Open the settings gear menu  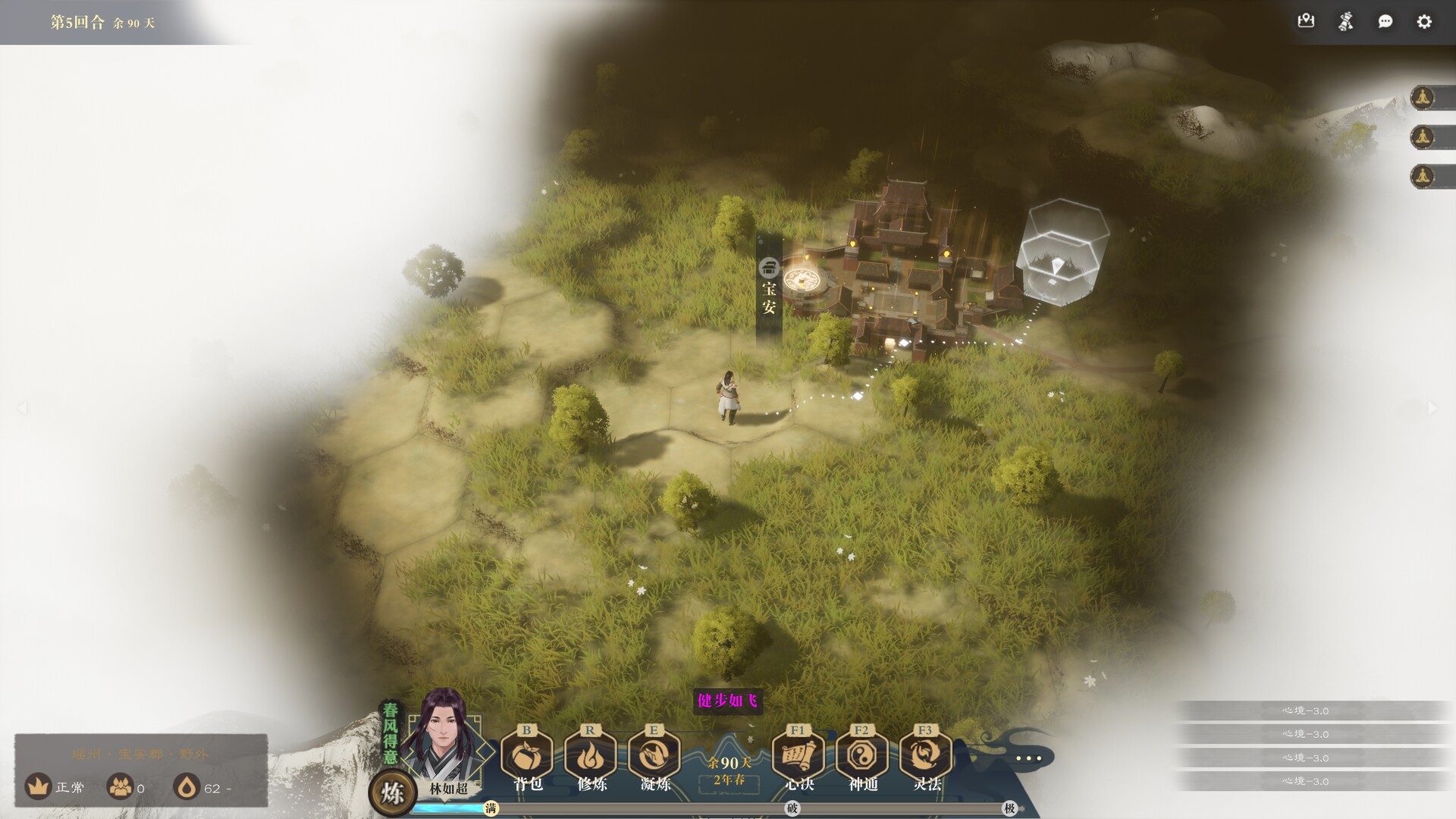click(x=1424, y=21)
